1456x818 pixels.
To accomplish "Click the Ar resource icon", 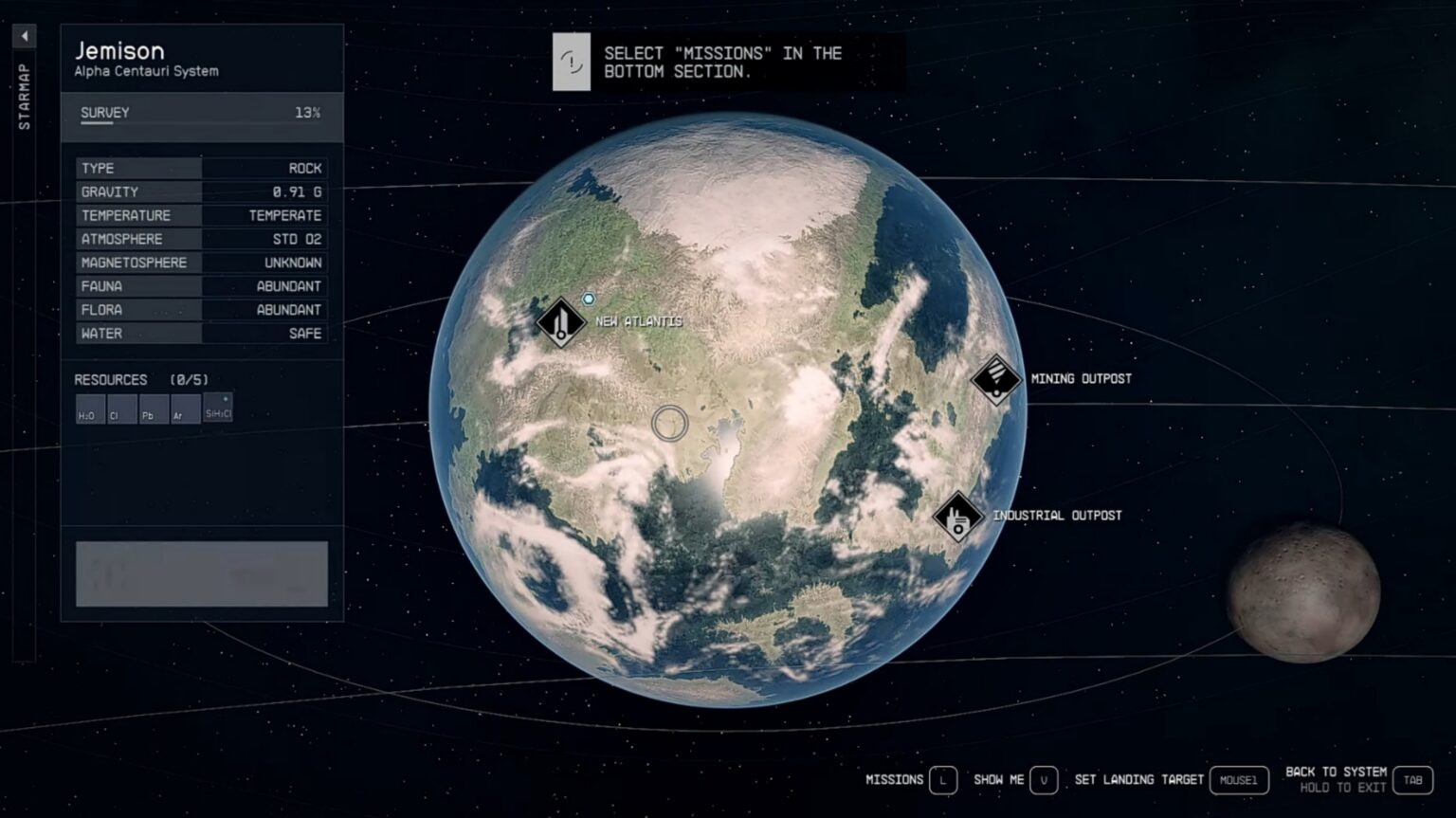I will tap(185, 409).
